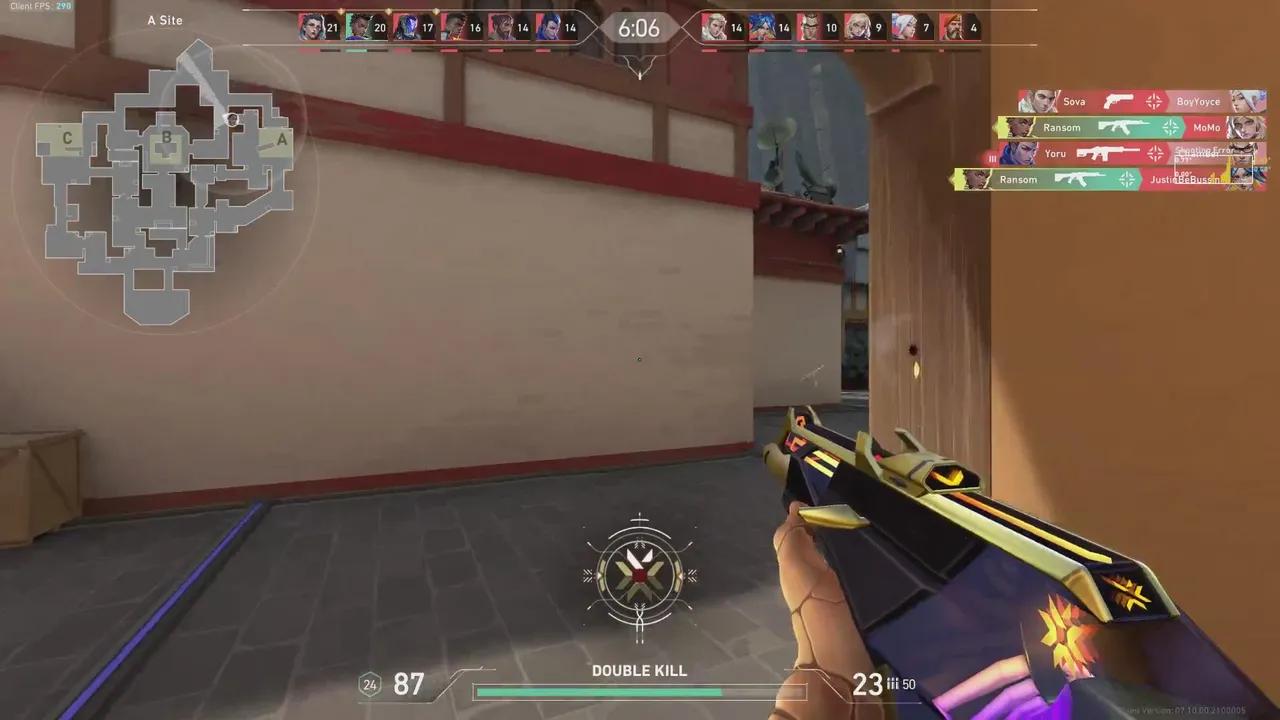Click the top-scoring Reyna portrait with 21 kills
The height and width of the screenshot is (720, 1280).
click(311, 28)
